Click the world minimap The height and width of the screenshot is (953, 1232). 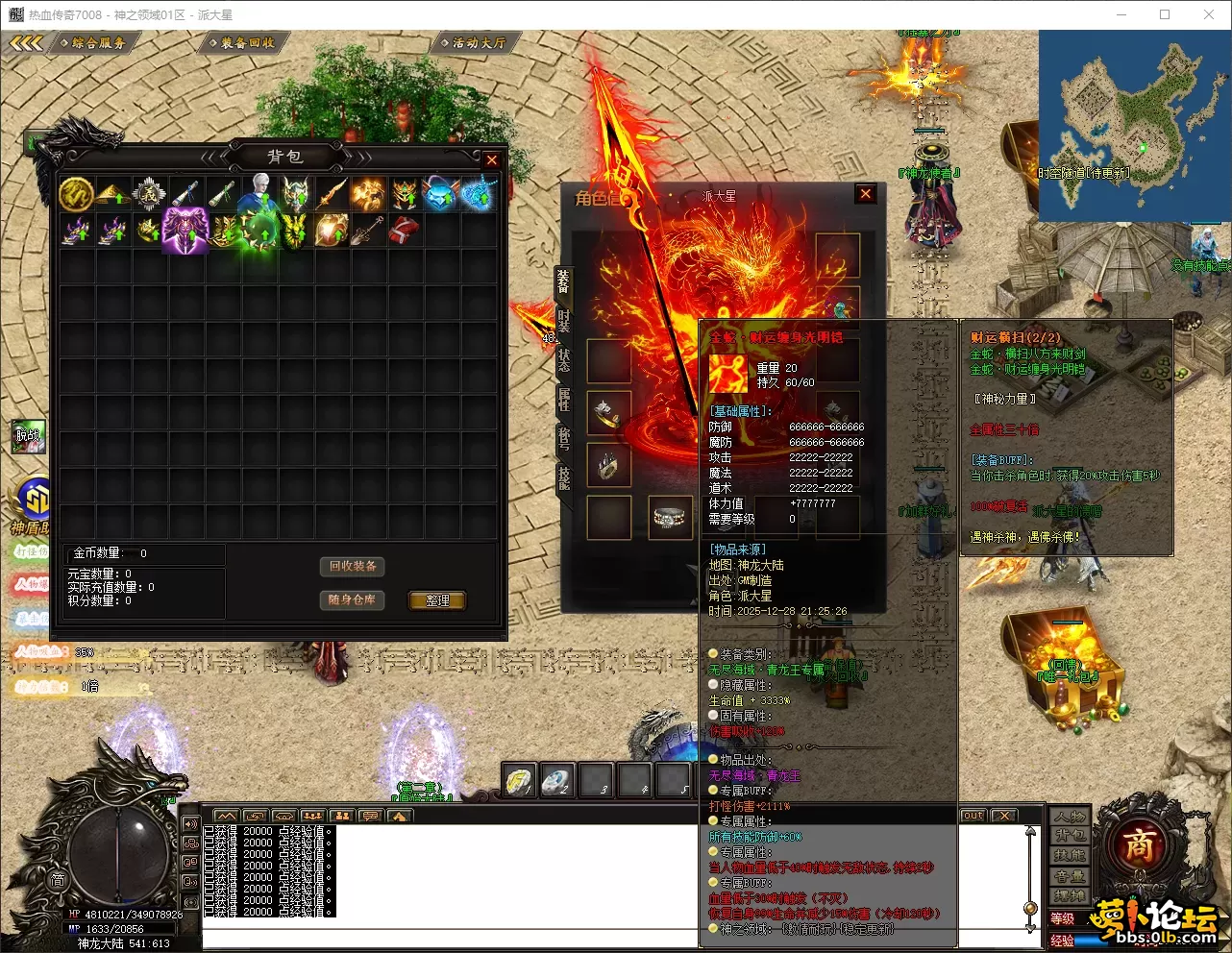point(1132,125)
